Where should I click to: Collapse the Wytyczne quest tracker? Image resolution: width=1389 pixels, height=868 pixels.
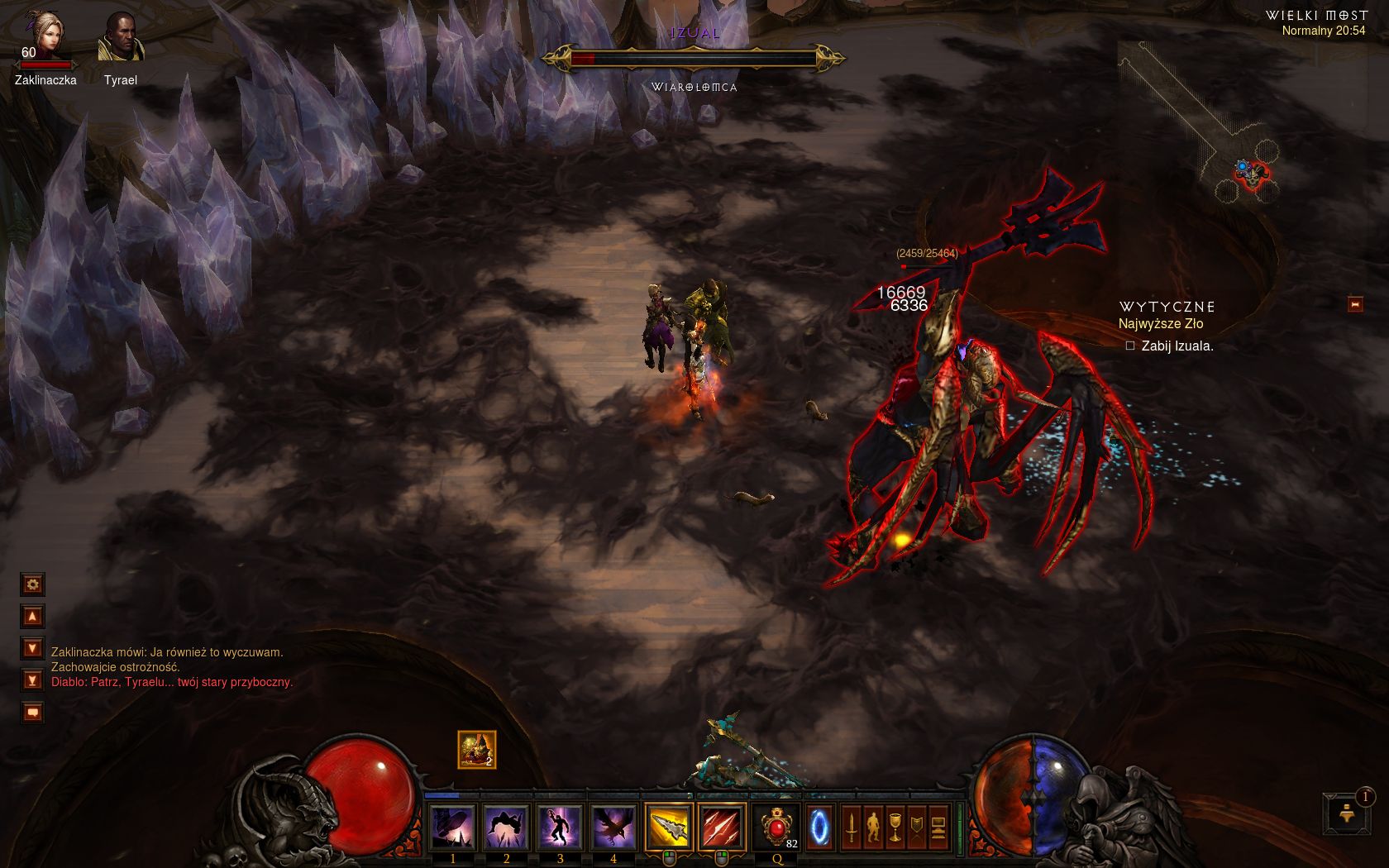(x=1355, y=304)
